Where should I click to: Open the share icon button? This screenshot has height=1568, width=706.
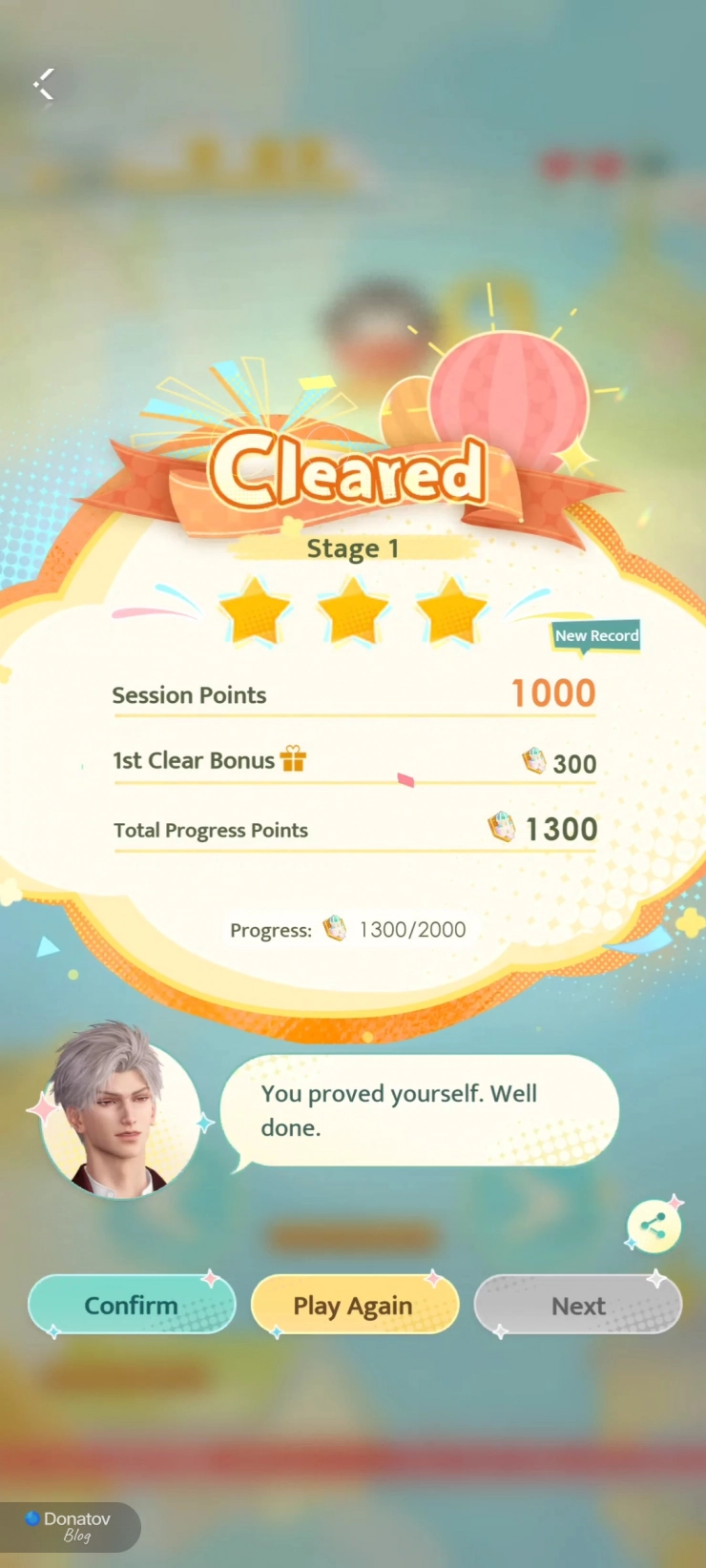[x=654, y=1227]
